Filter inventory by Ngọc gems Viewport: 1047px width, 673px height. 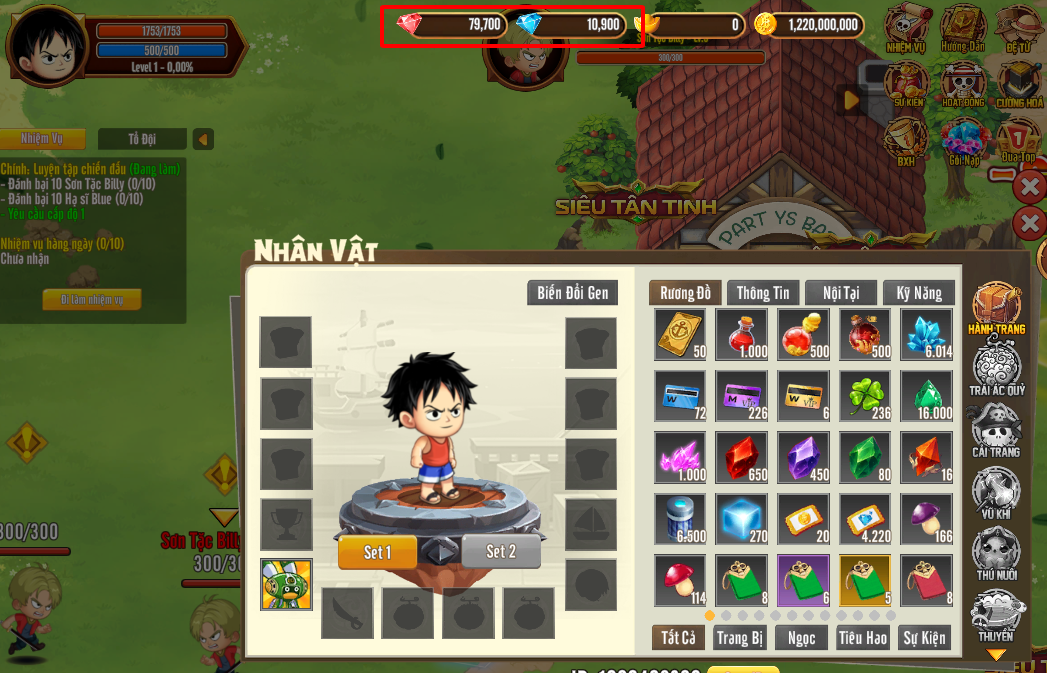pyautogui.click(x=801, y=638)
